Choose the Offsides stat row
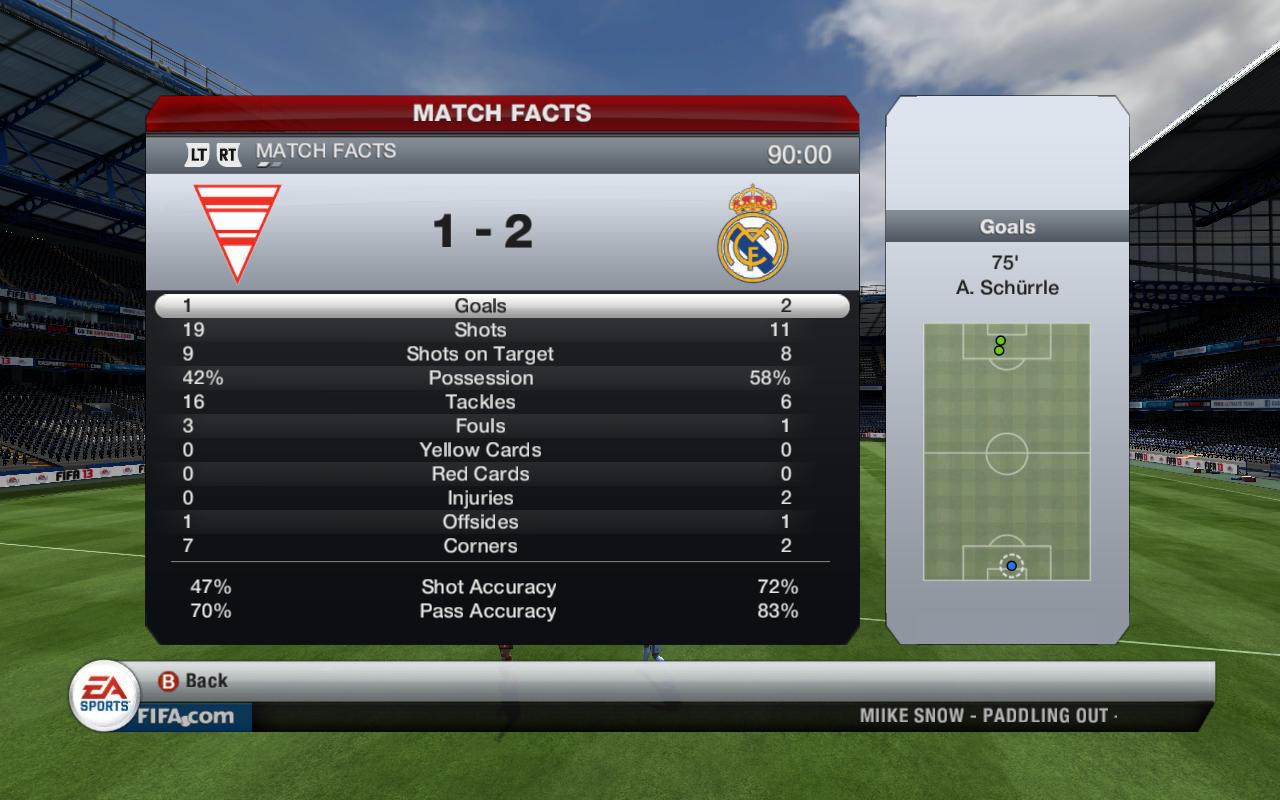This screenshot has height=800, width=1280. coord(481,522)
